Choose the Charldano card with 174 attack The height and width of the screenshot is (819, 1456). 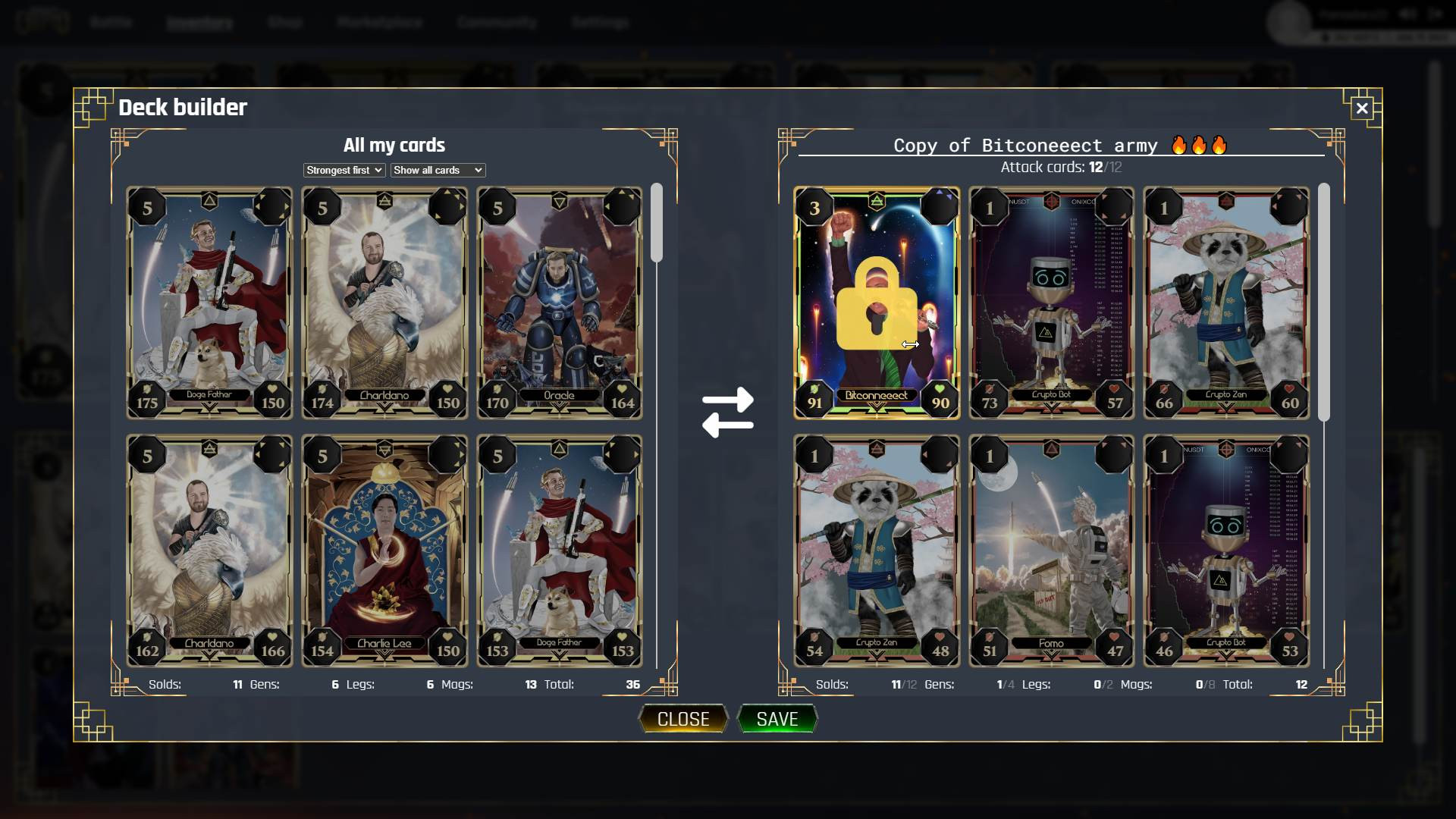click(384, 303)
